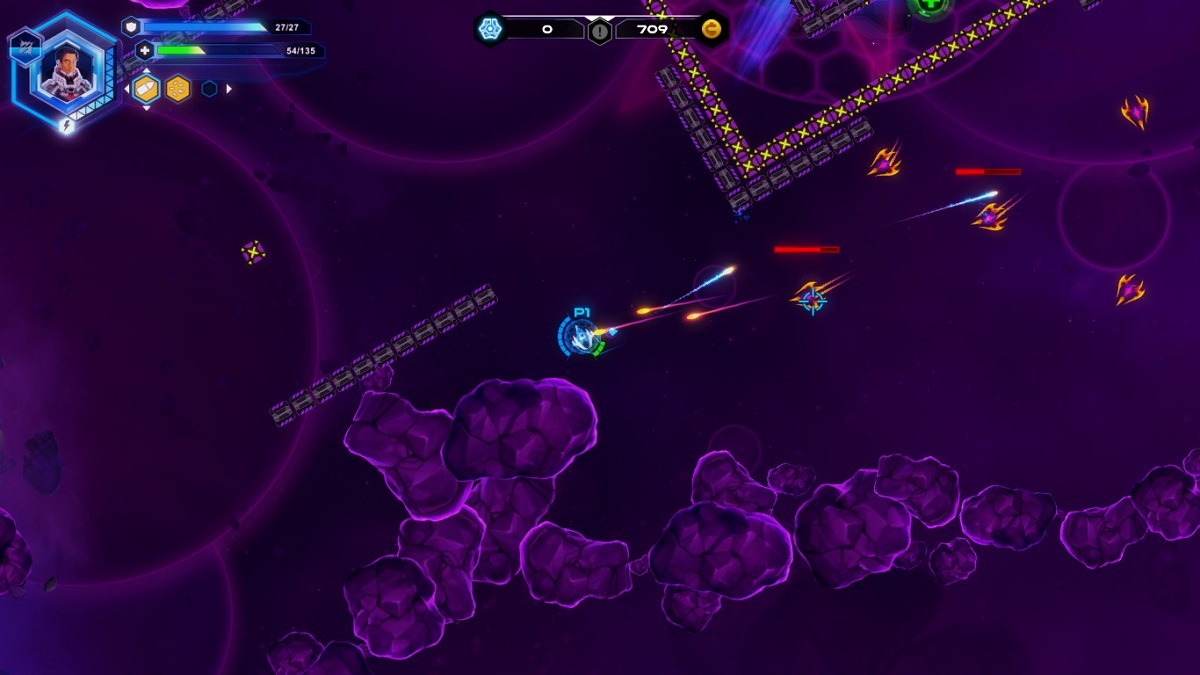The image size is (1200, 675).
Task: Click the gold credits coin icon
Action: (x=712, y=29)
